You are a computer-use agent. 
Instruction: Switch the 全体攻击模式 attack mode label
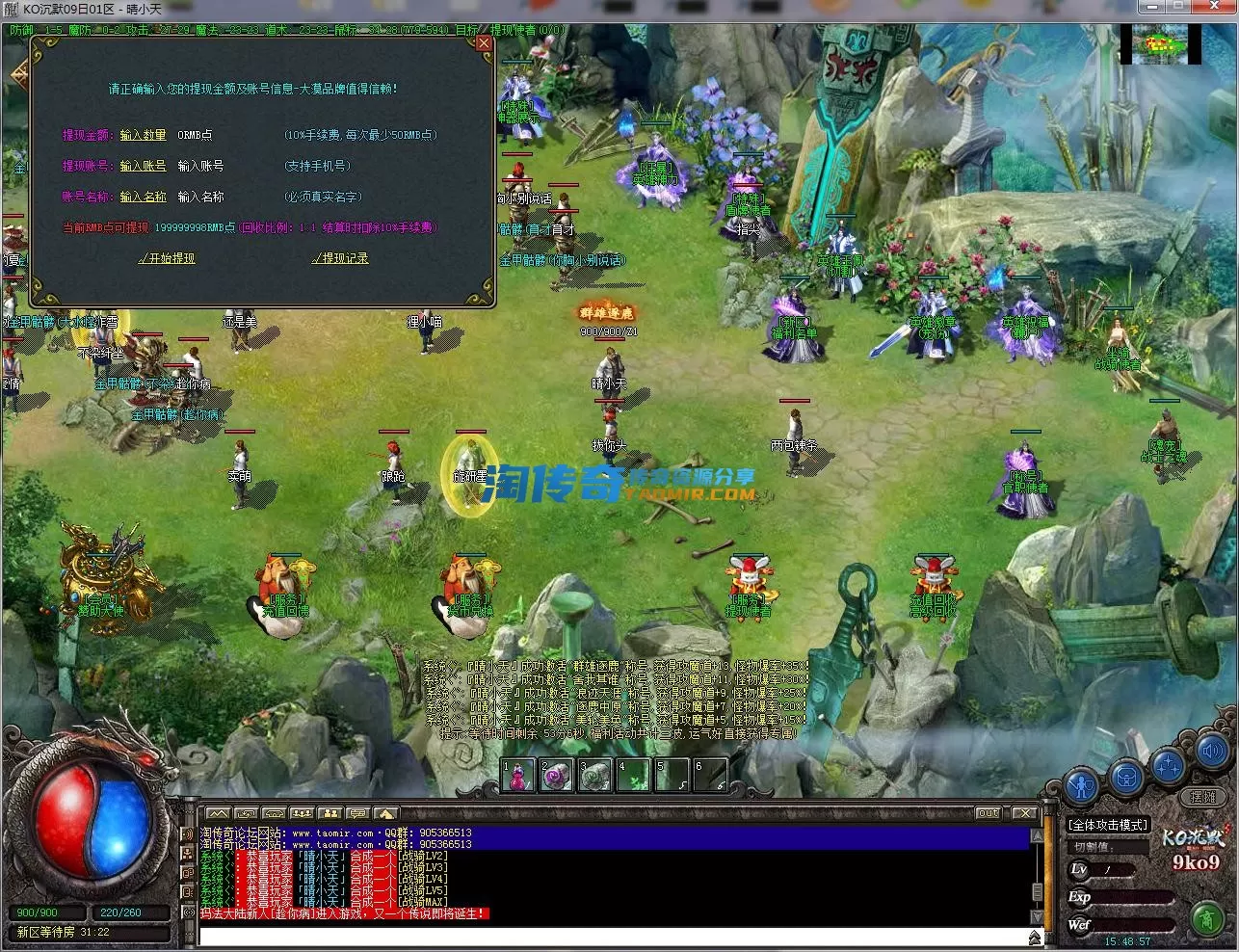tap(1108, 825)
